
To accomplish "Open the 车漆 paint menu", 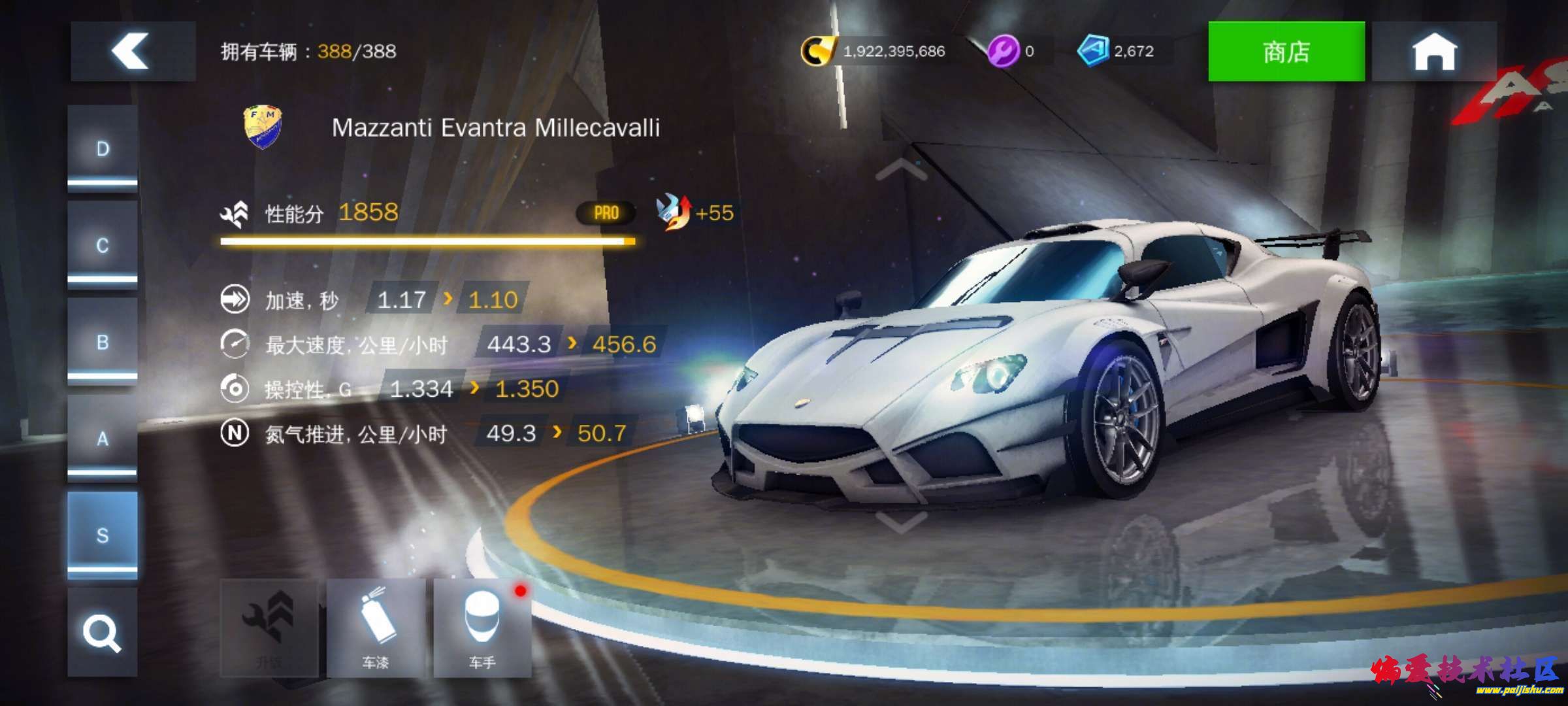I will tap(376, 628).
